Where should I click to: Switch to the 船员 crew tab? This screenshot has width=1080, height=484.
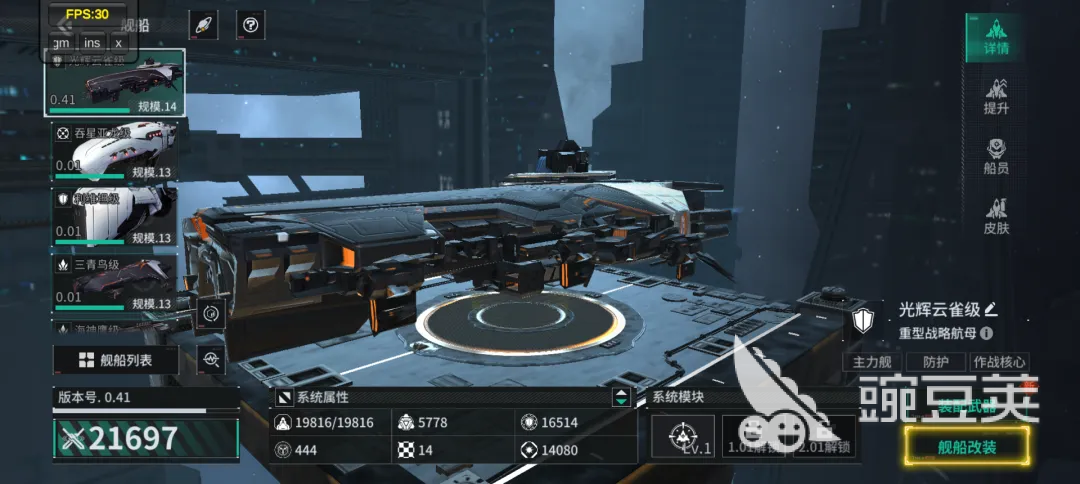[x=995, y=157]
